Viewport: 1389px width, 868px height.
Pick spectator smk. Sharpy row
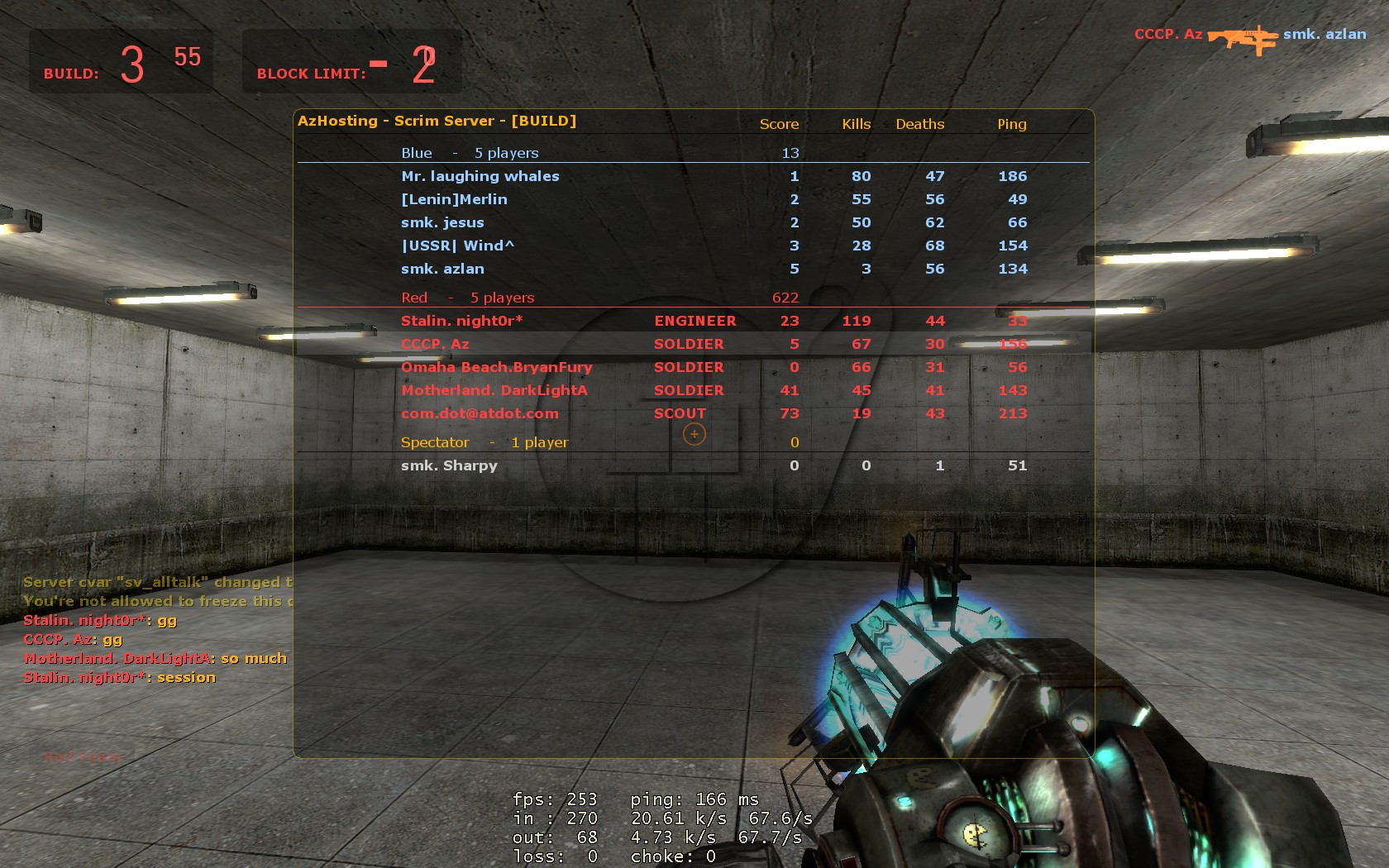[x=449, y=465]
